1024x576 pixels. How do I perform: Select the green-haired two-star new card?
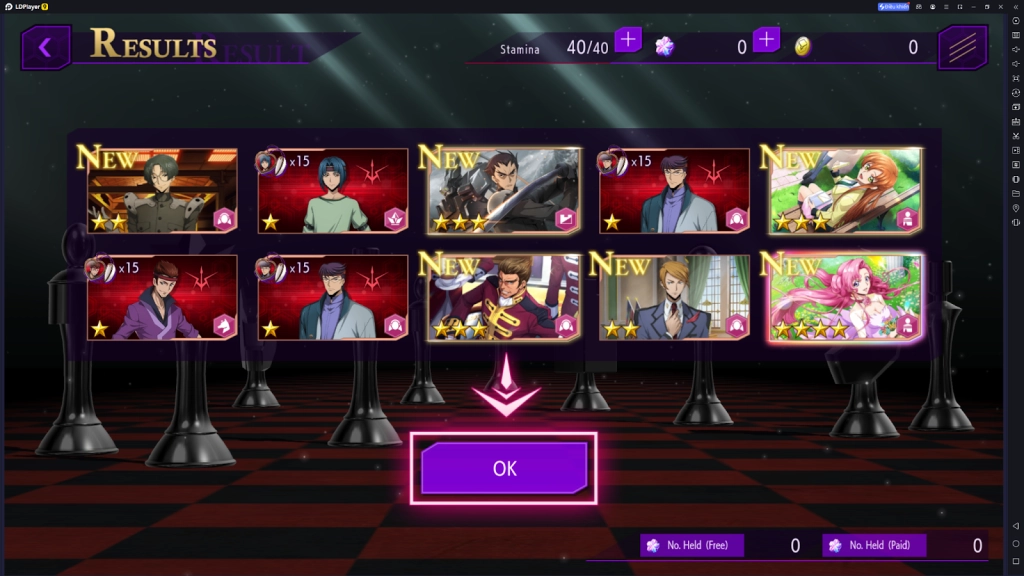[162, 191]
